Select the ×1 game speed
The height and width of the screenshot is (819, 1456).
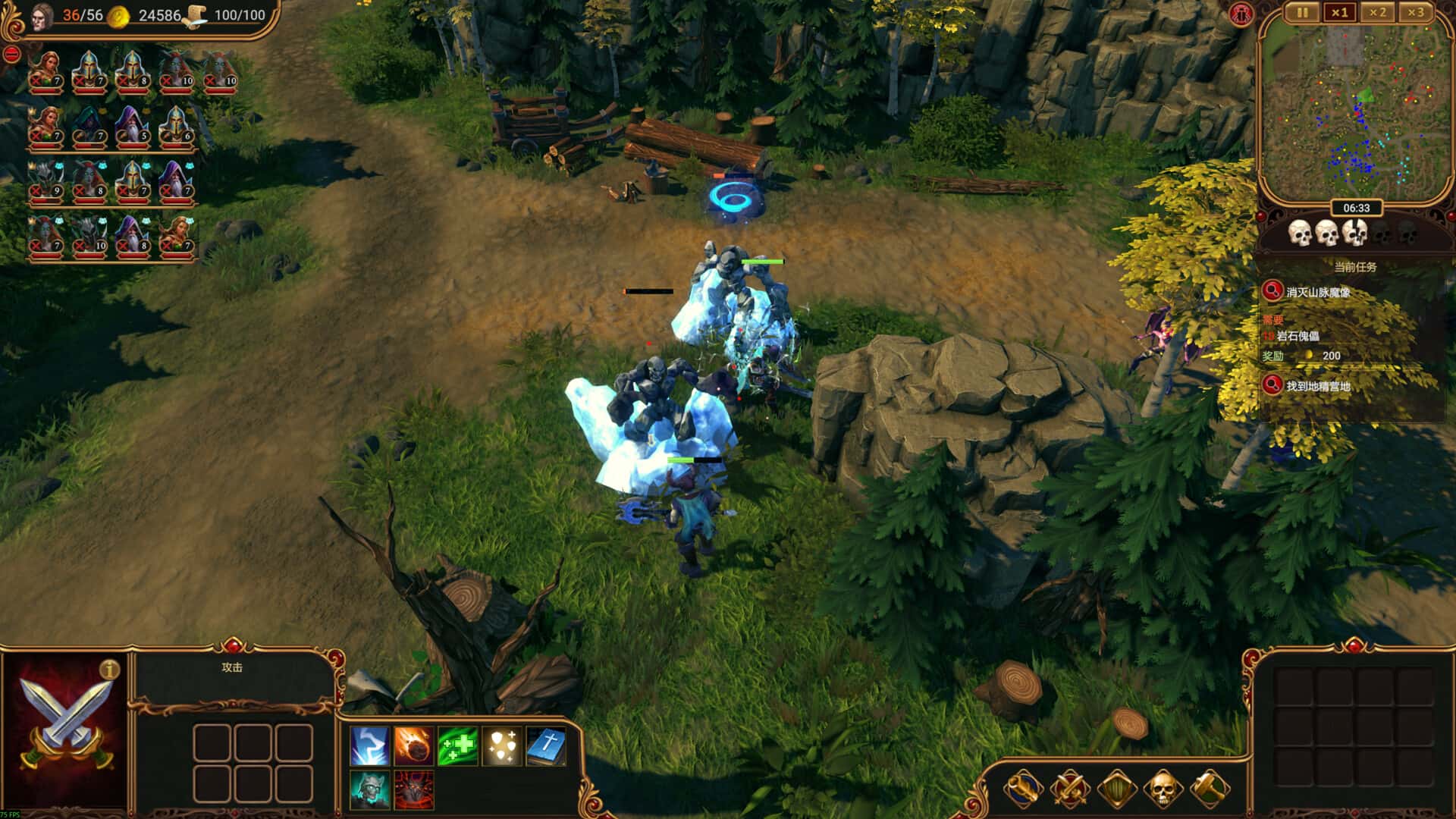coord(1340,13)
